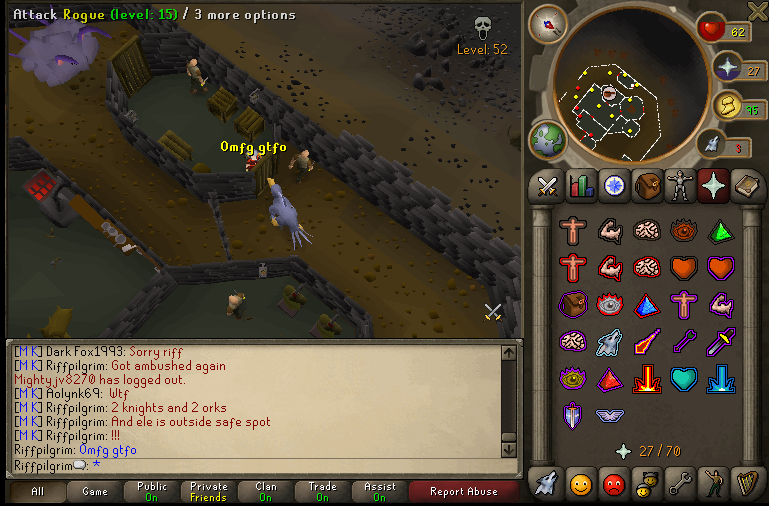Viewport: 769px width, 506px height.
Task: Open the Options wrench tab
Action: click(680, 485)
